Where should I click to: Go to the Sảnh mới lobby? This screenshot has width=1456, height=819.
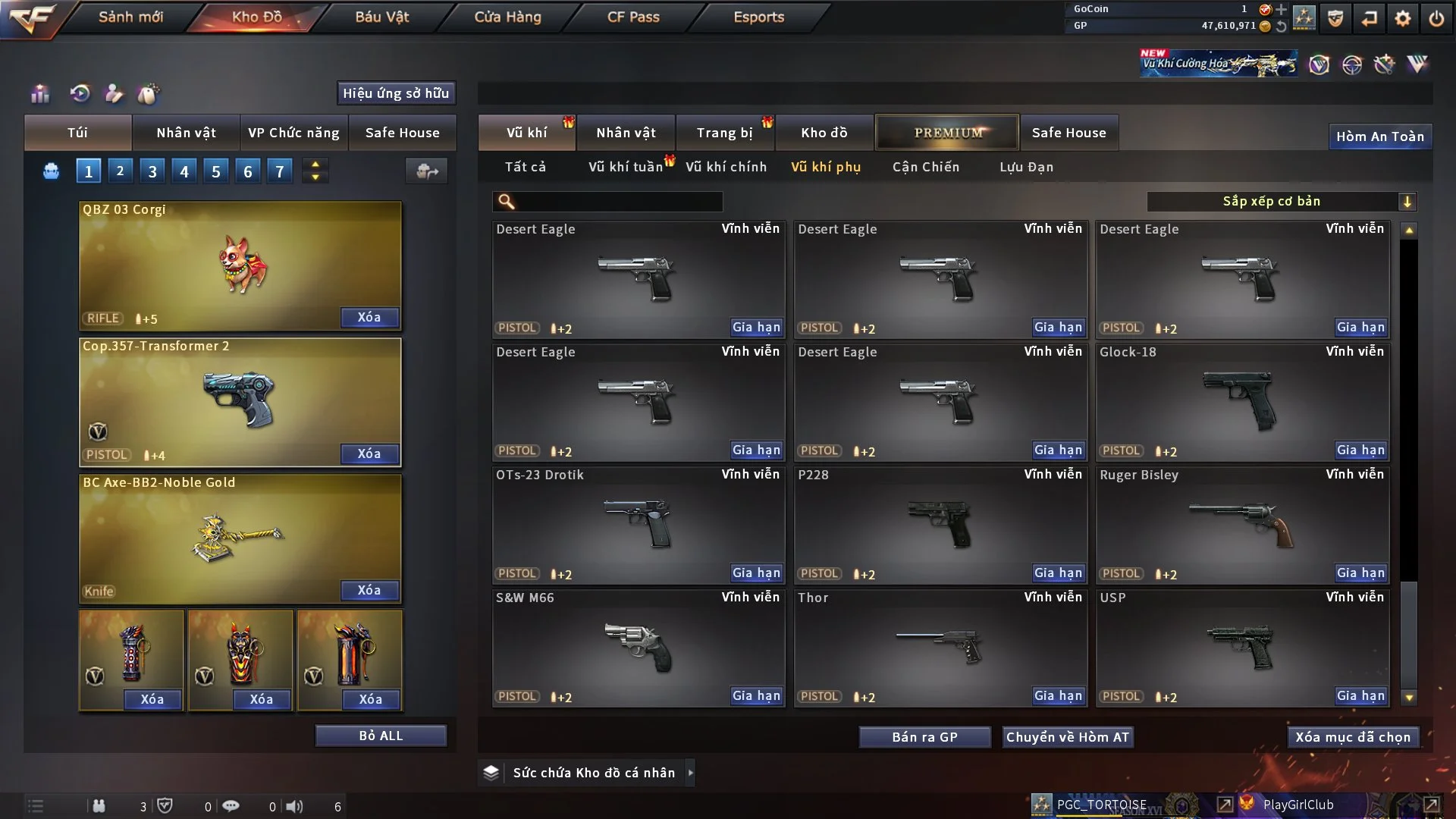pyautogui.click(x=130, y=17)
